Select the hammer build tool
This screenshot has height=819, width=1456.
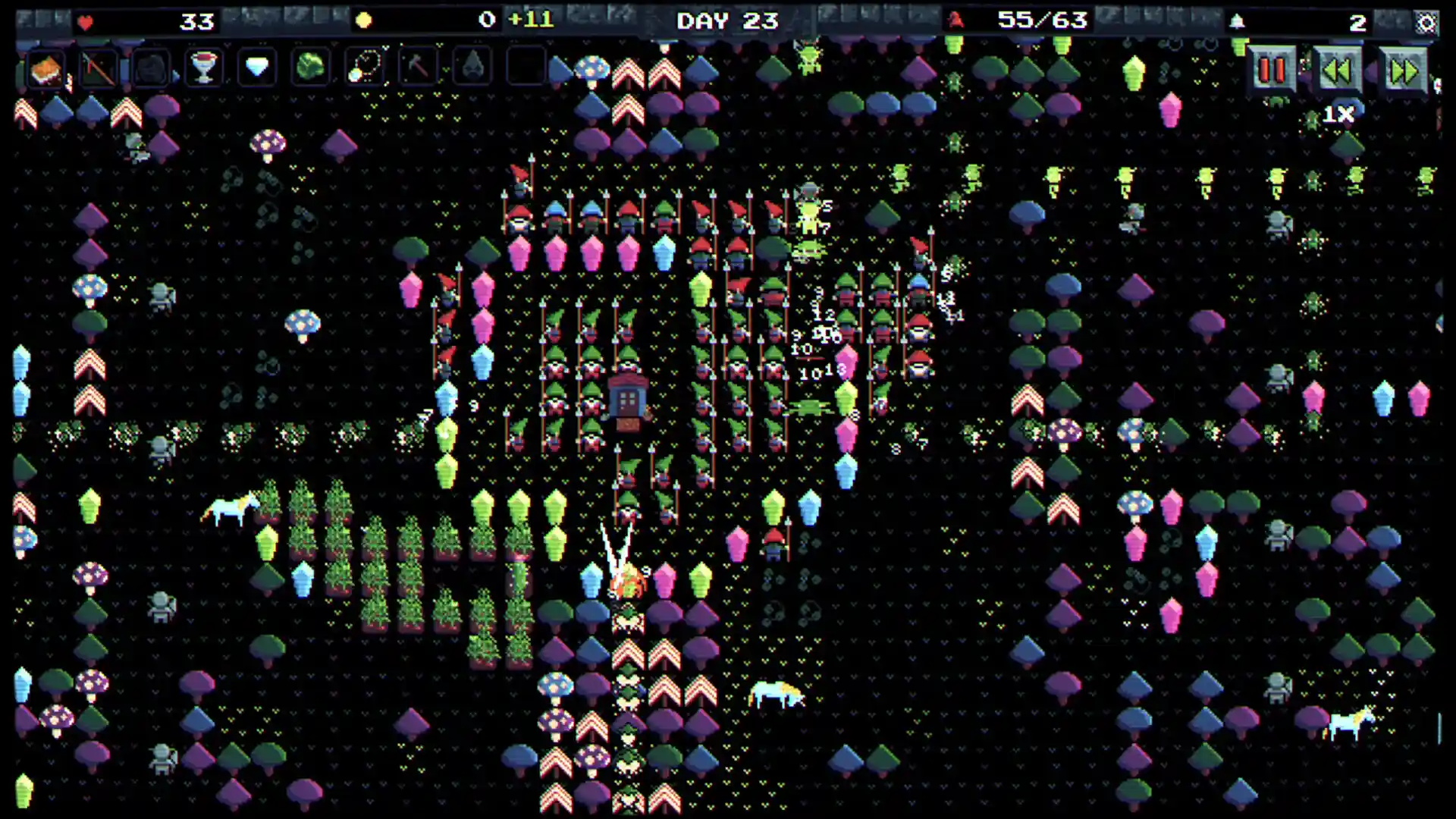[416, 67]
